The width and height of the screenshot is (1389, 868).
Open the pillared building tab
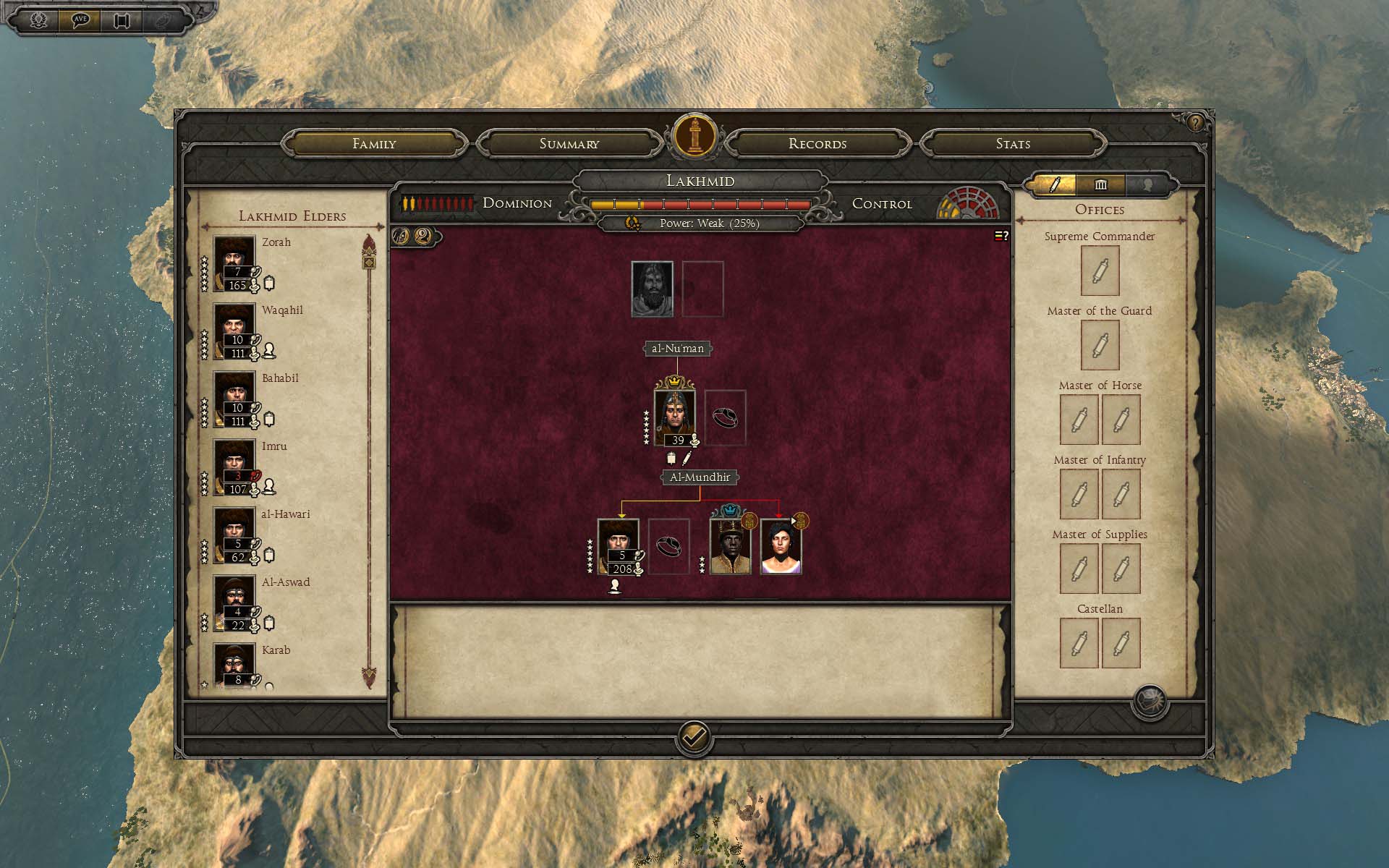1100,185
